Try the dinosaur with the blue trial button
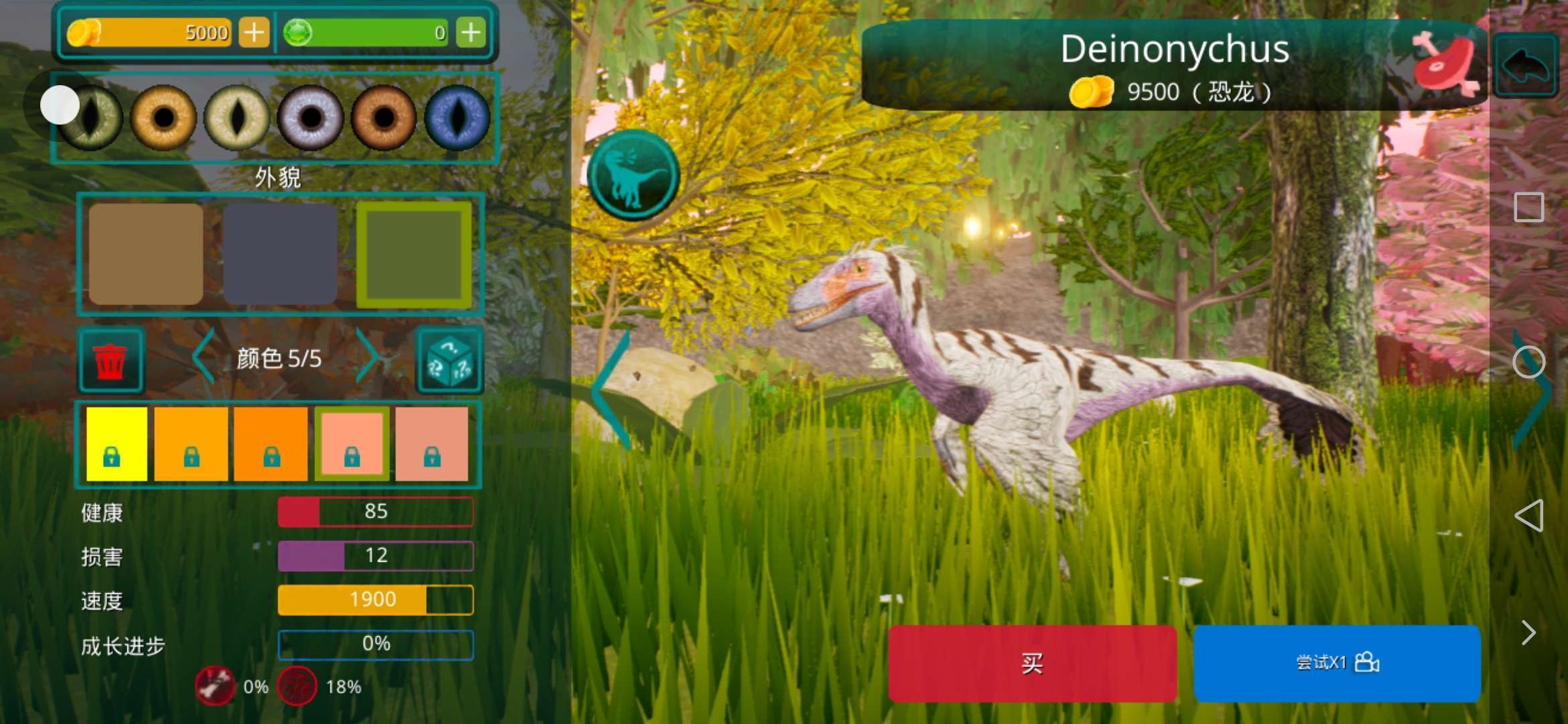 (1337, 663)
